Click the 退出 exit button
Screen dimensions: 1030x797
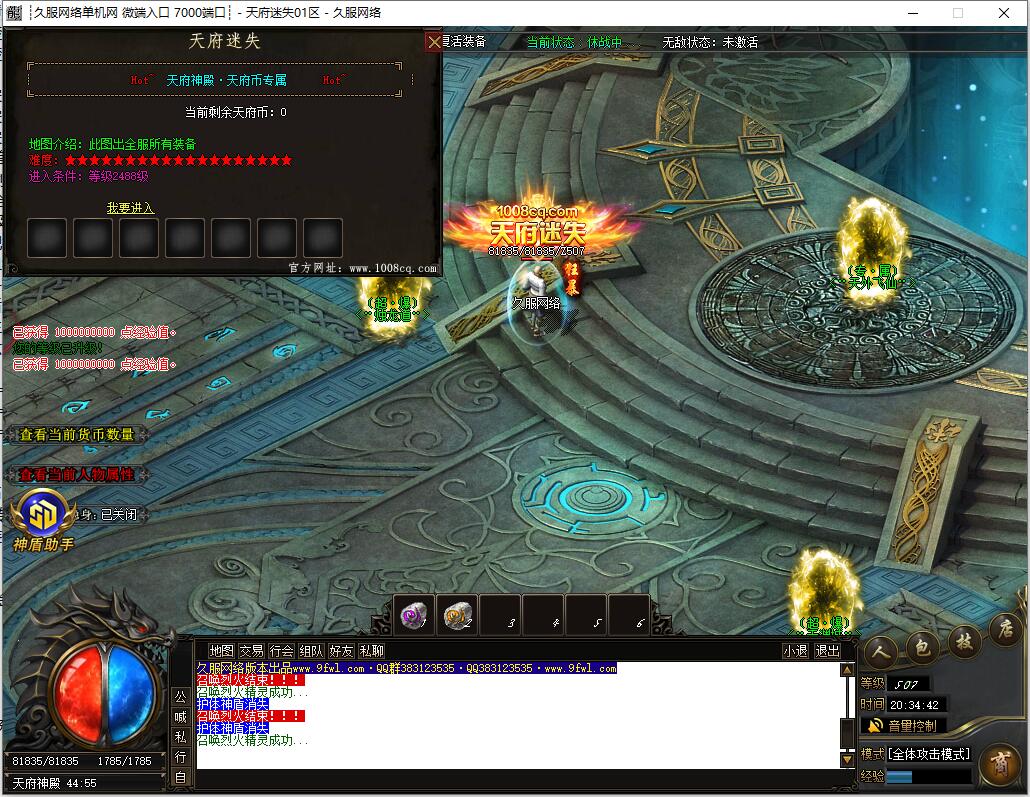tap(827, 651)
